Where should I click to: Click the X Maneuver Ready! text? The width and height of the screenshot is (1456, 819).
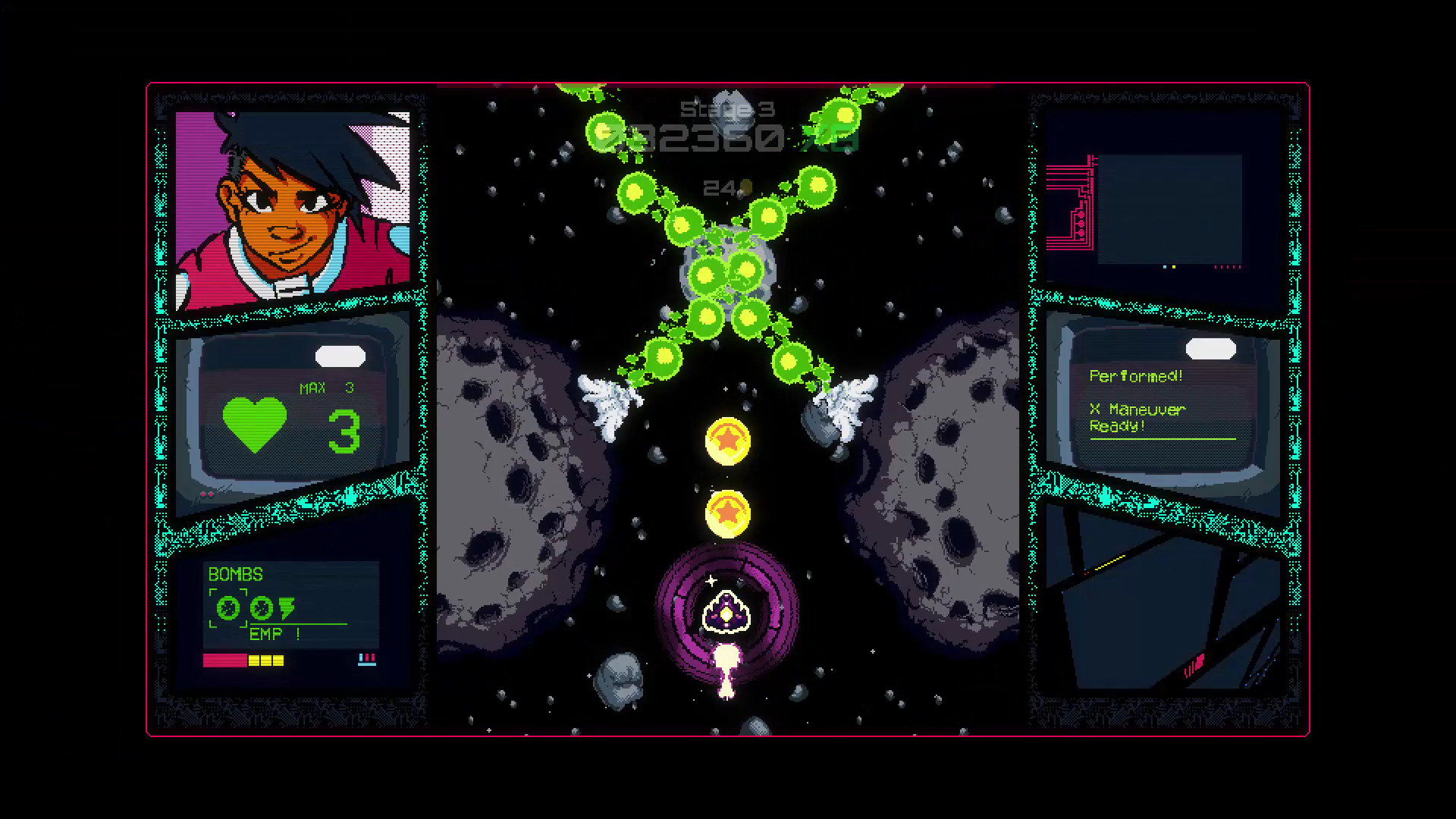[1137, 418]
